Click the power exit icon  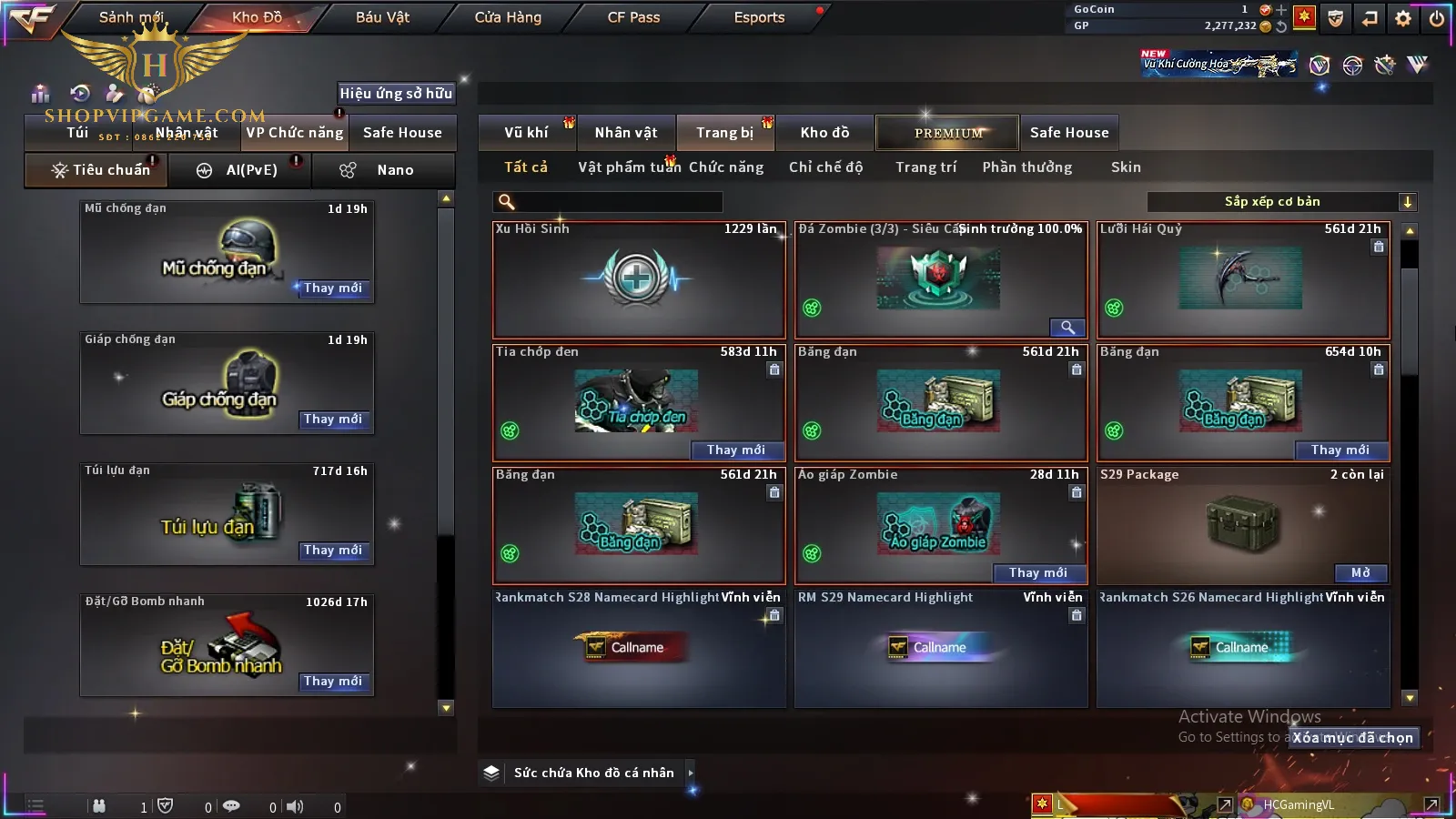point(1437,18)
